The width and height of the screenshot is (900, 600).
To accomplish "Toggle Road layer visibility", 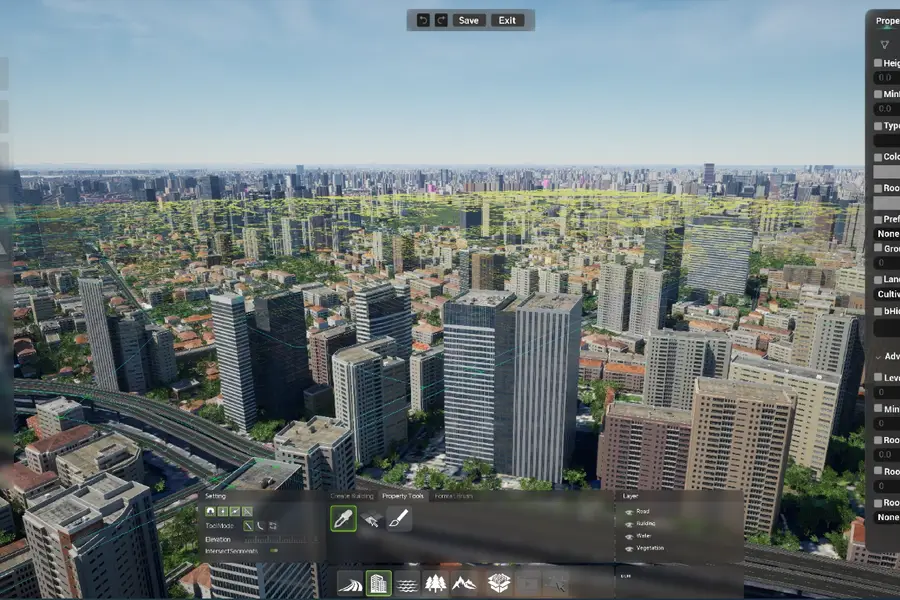I will point(628,511).
